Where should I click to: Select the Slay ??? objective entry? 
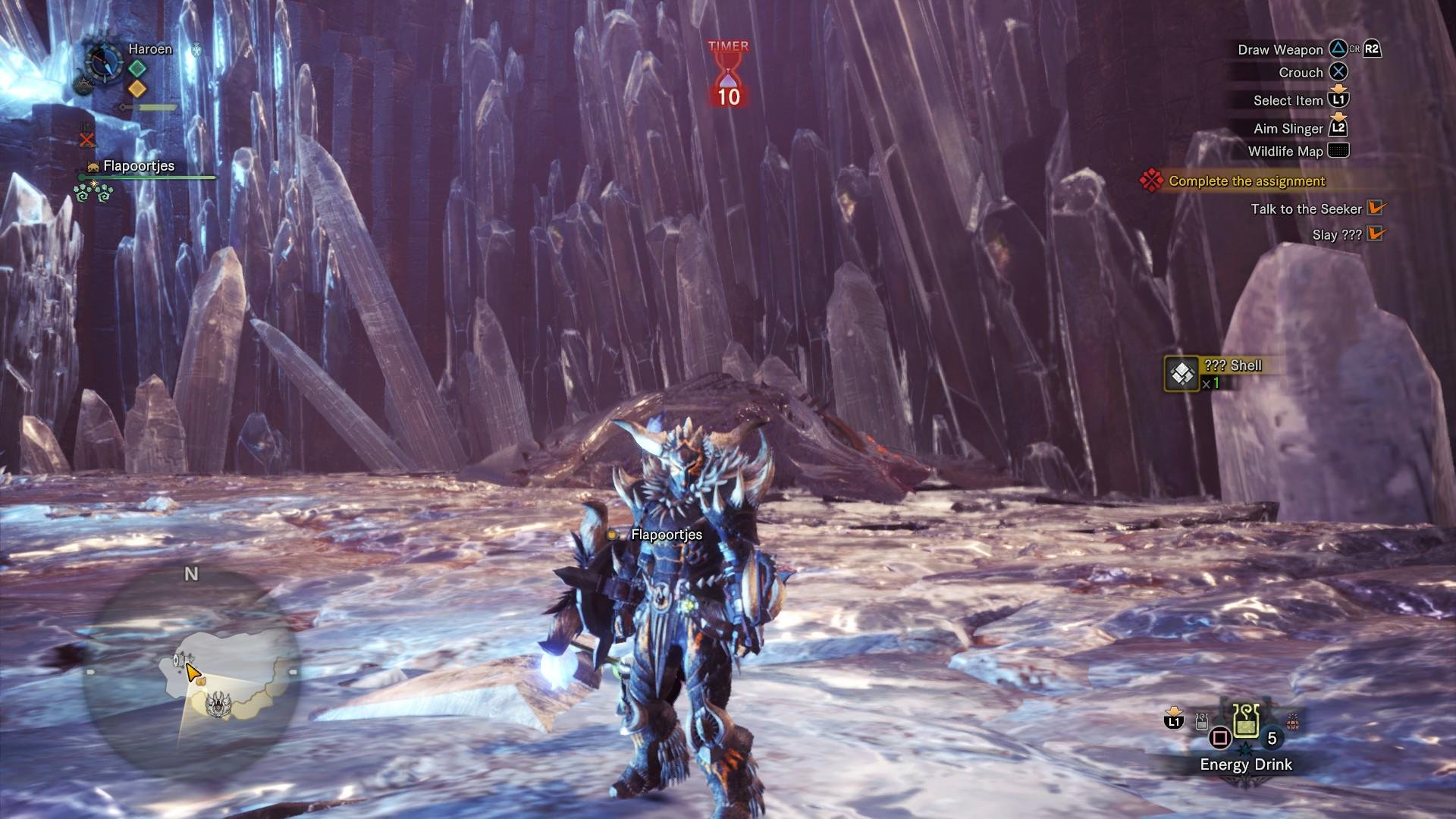[1336, 235]
